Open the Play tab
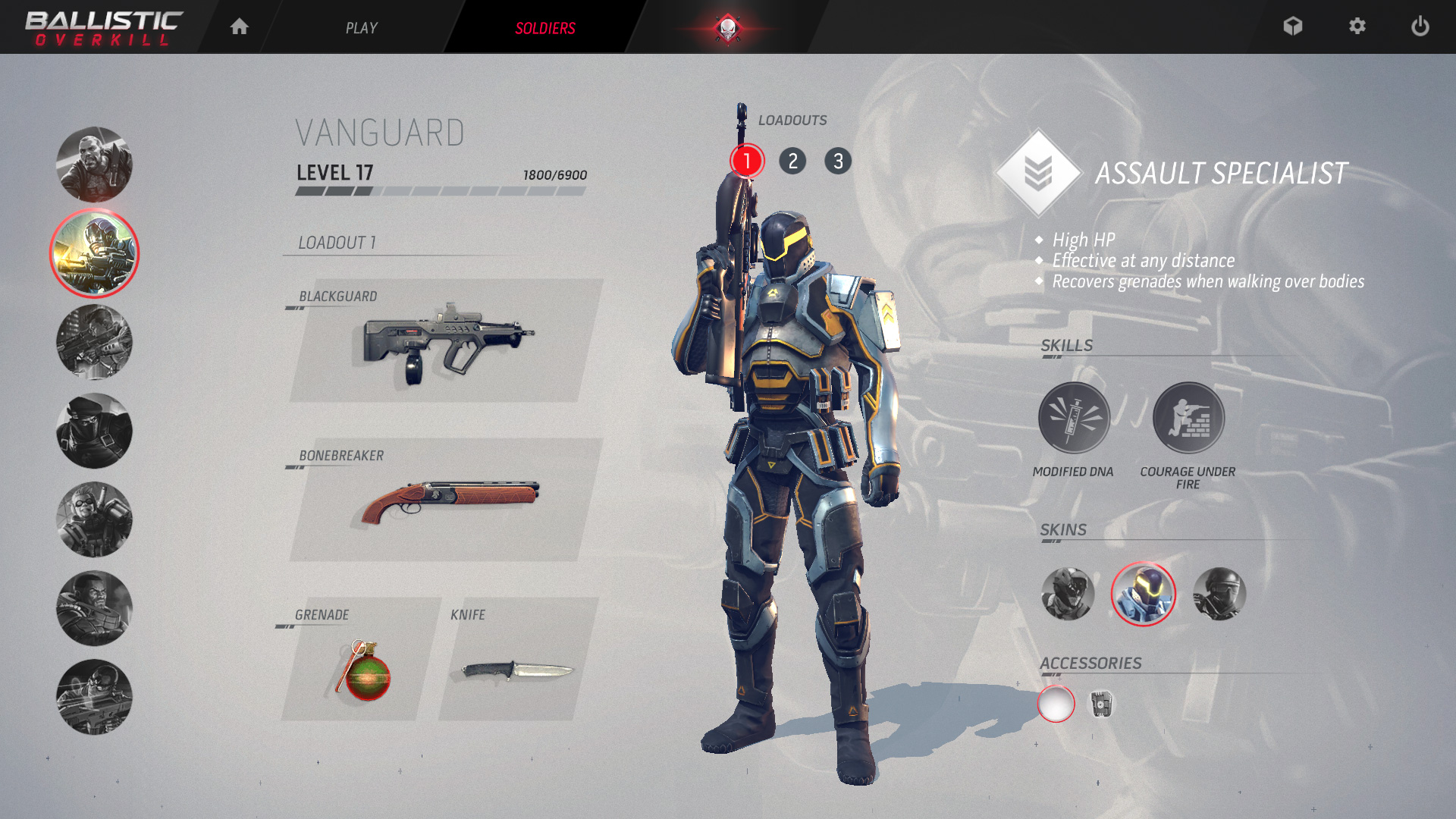Image resolution: width=1456 pixels, height=819 pixels. tap(361, 28)
